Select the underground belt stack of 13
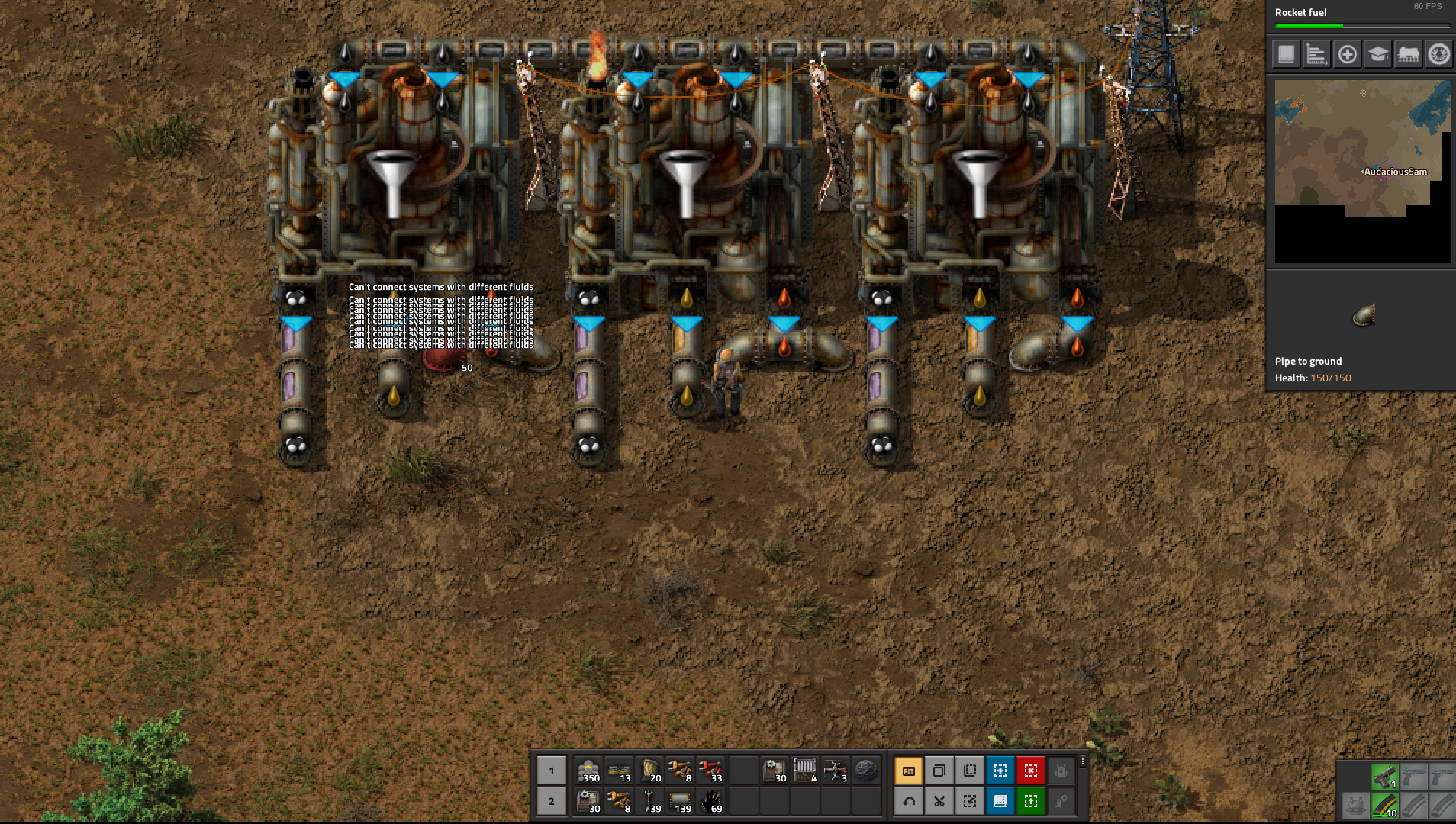 pos(619,771)
